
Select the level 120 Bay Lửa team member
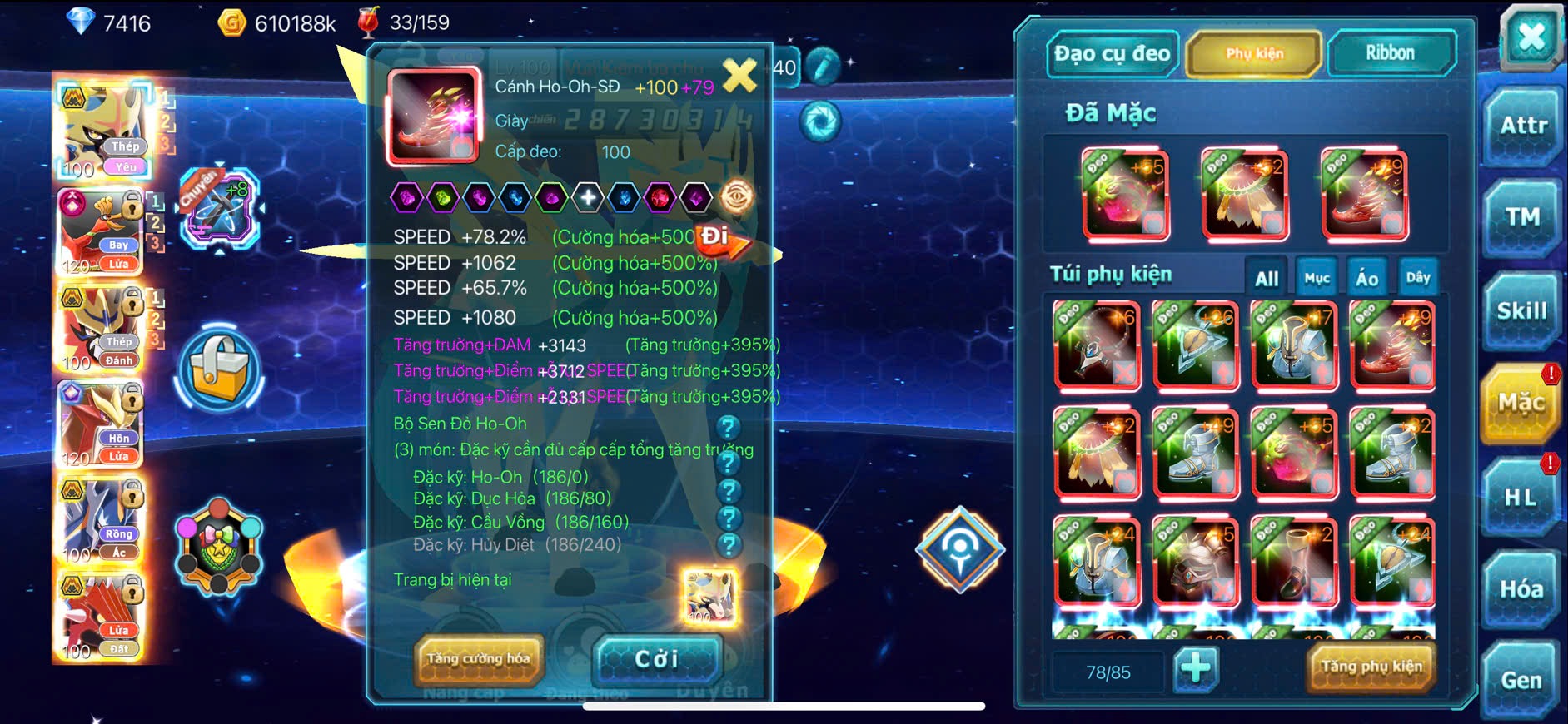coord(100,233)
